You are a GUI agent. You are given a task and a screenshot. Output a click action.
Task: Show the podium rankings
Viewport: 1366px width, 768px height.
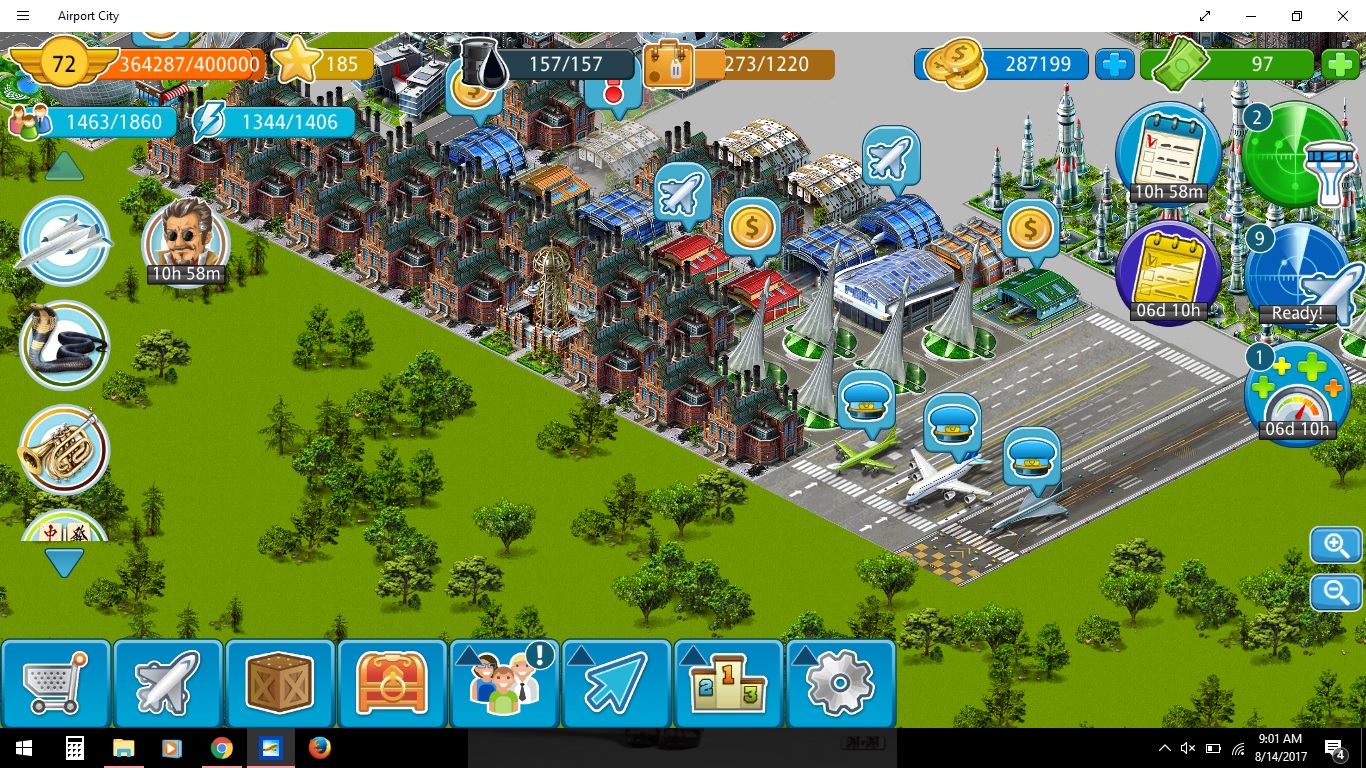click(728, 683)
